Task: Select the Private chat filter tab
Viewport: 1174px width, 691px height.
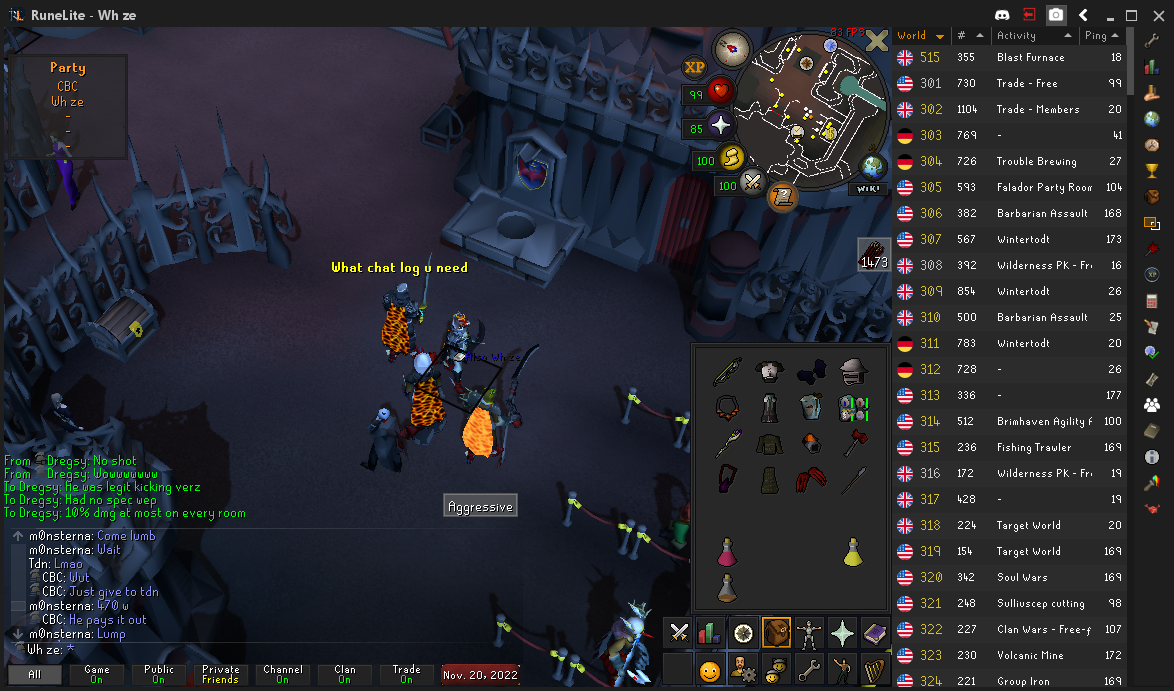Action: click(220, 674)
